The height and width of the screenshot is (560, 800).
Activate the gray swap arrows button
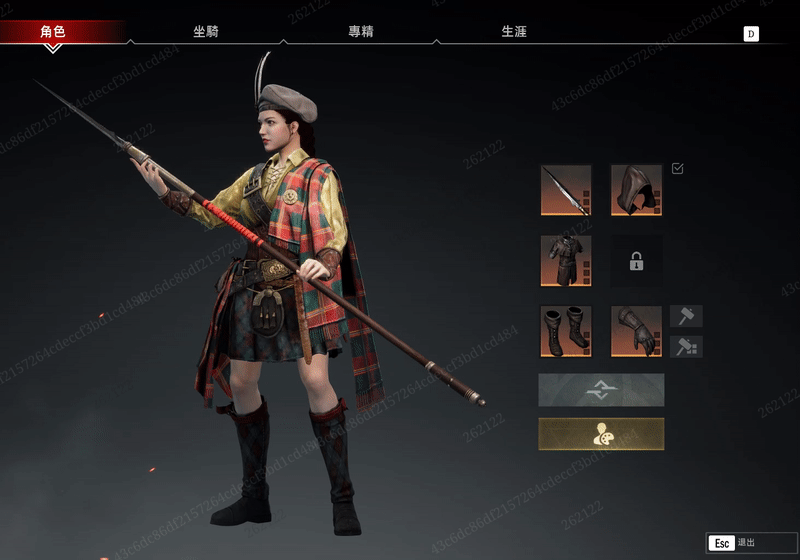(601, 390)
